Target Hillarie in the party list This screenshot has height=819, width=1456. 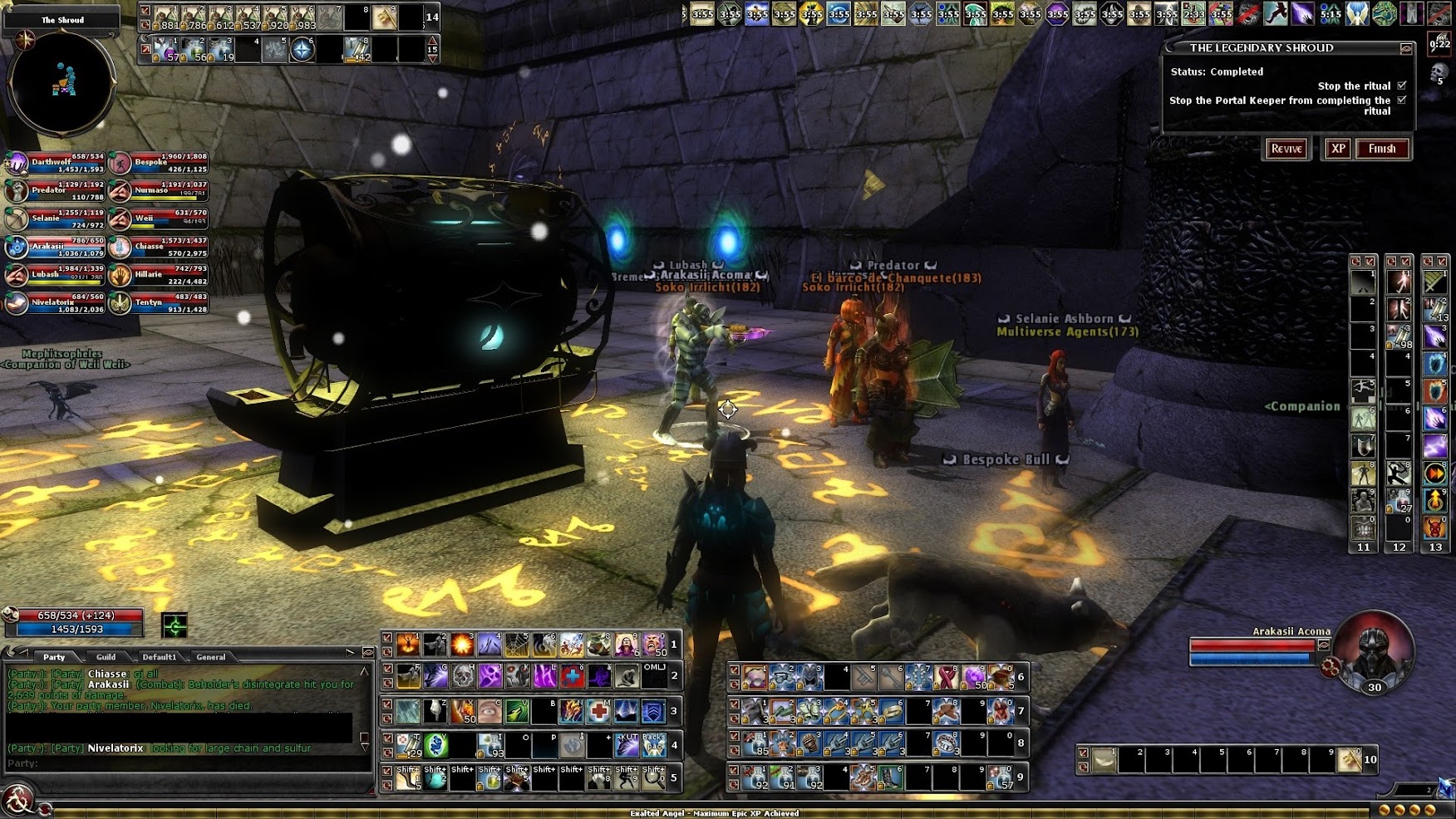[121, 275]
